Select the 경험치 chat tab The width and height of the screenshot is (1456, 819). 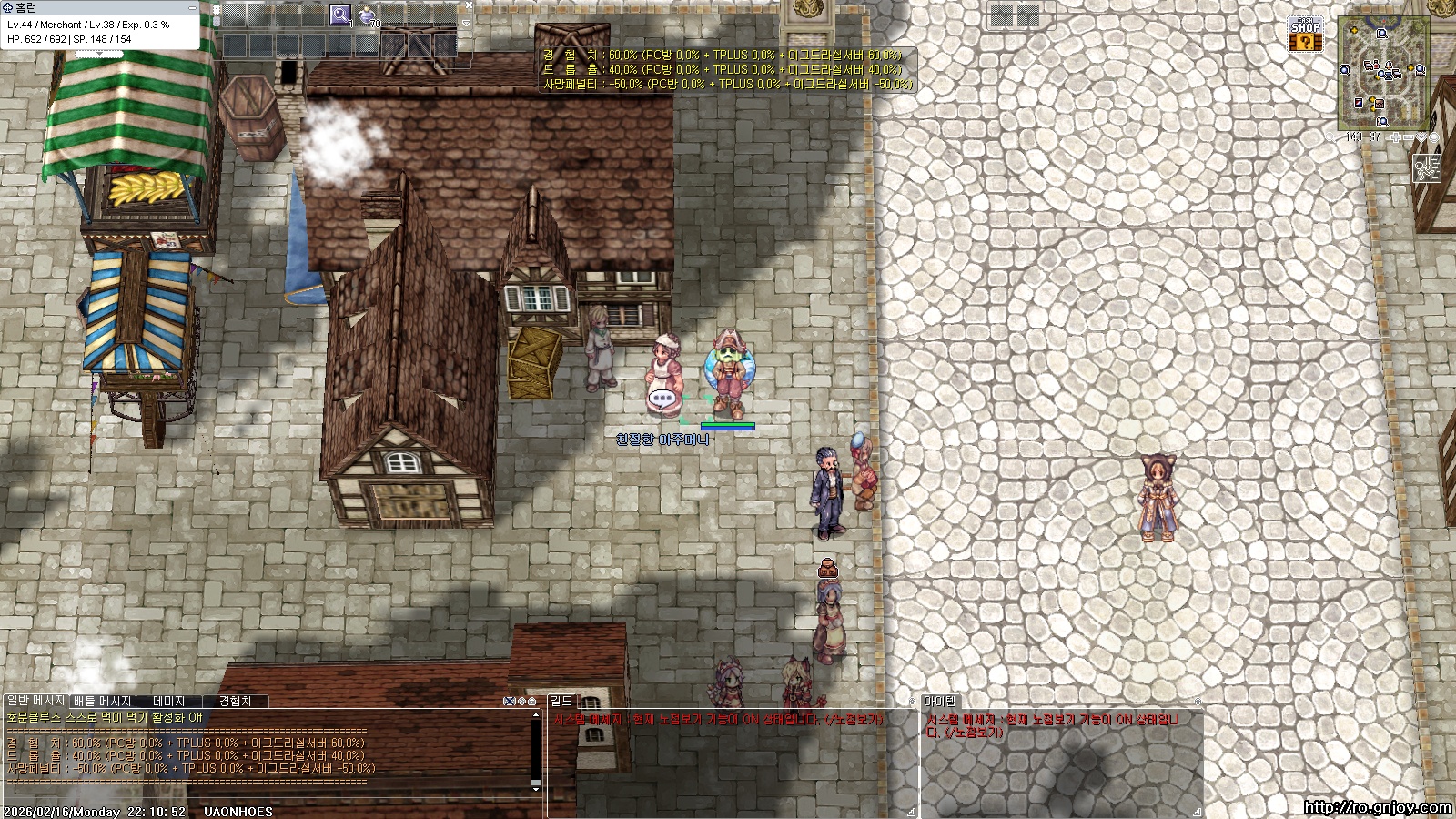pyautogui.click(x=235, y=701)
